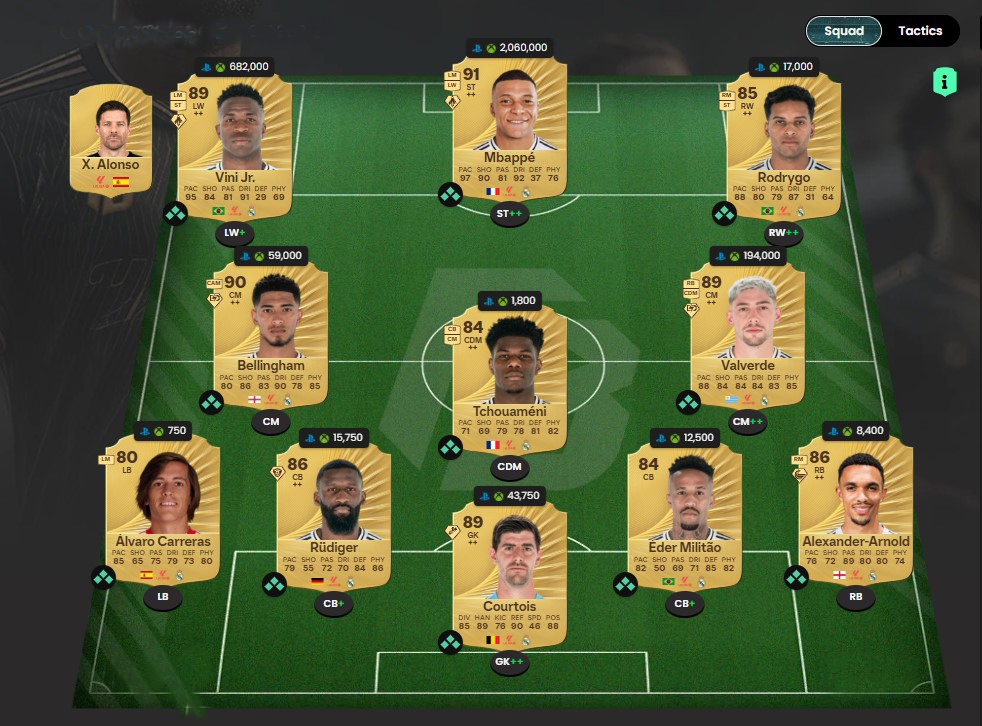Select the X. Alonso manager card
Viewport: 982px width, 726px height.
tap(111, 140)
